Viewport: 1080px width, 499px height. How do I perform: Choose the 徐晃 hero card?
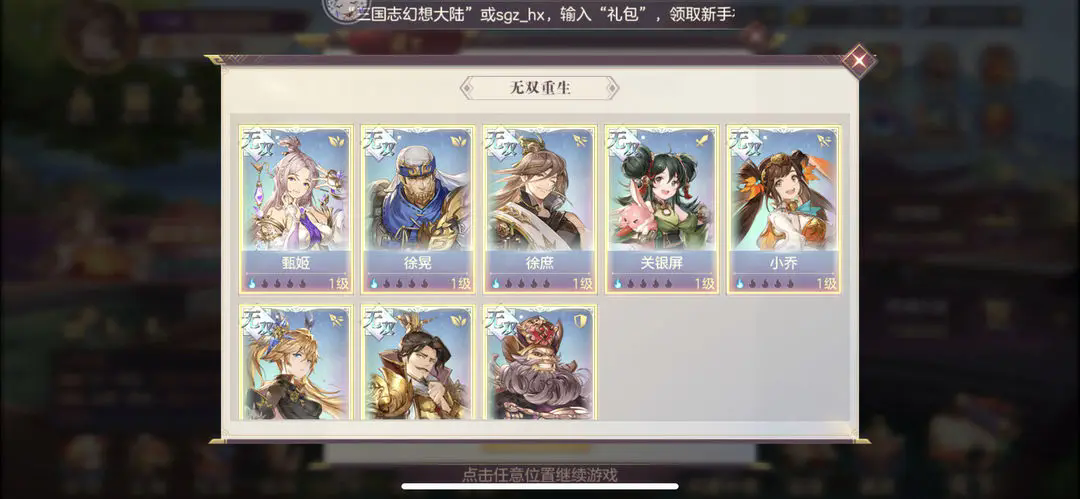(x=418, y=209)
